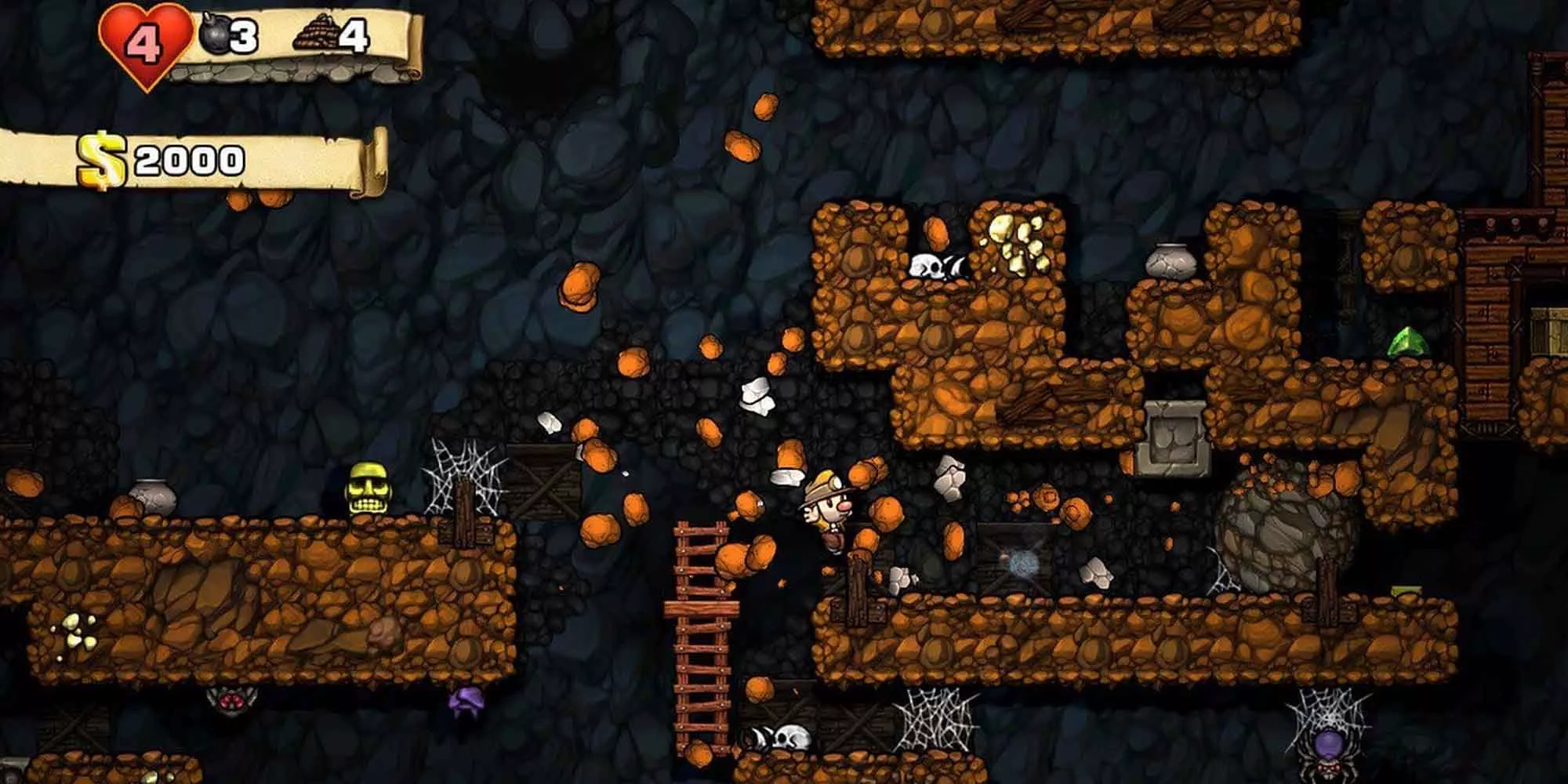The height and width of the screenshot is (784, 1568).
Task: Select the bomb icon in the HUD
Action: coord(216,35)
